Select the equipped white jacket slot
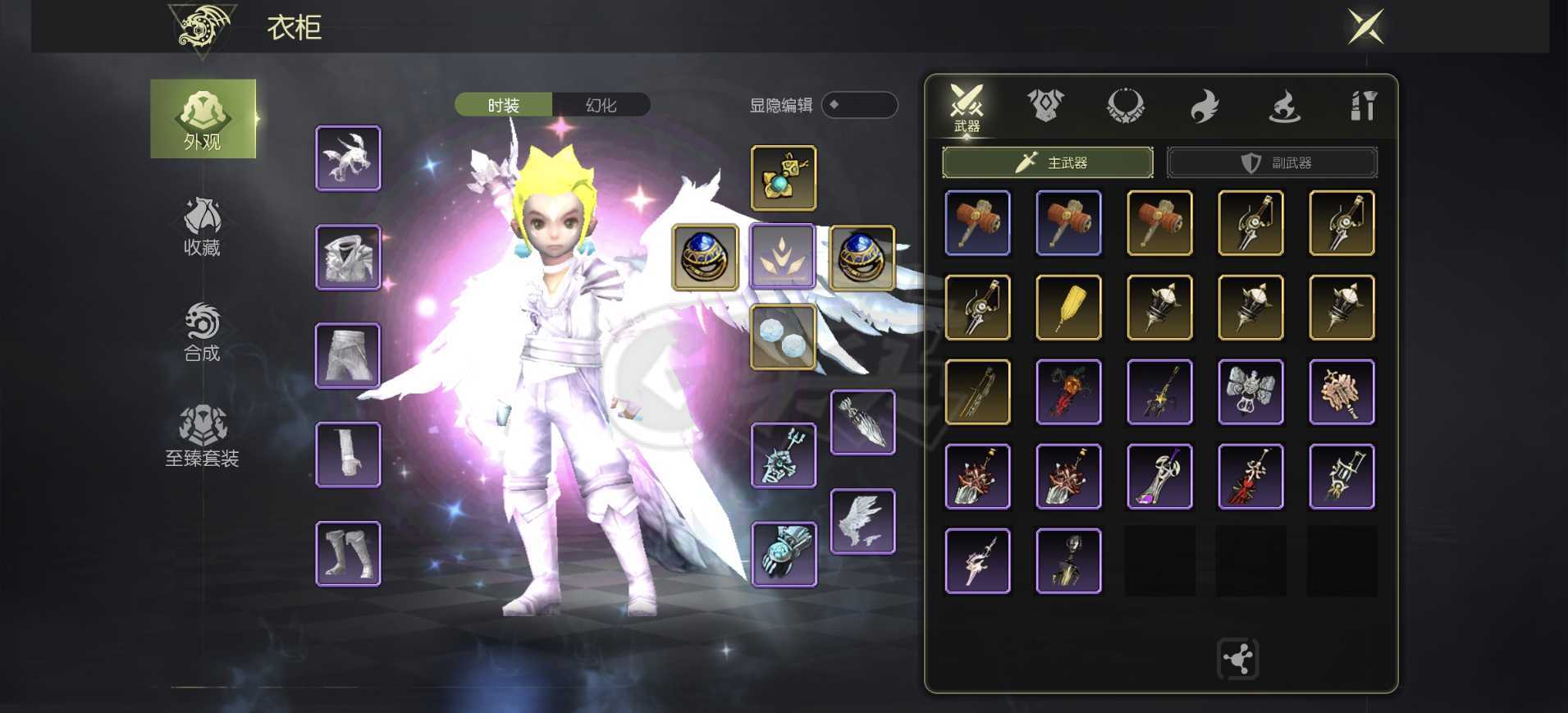Screen dimensions: 1568x713 pos(348,257)
